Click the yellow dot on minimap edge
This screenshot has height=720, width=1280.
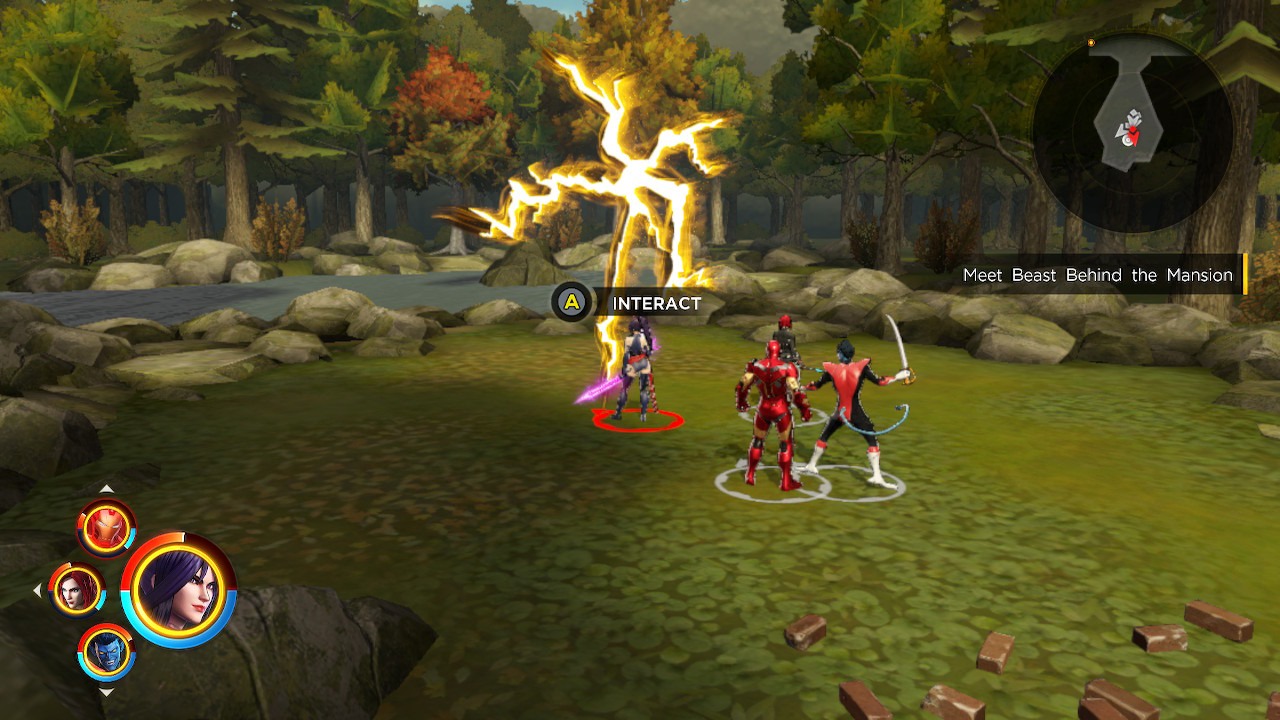point(1091,42)
